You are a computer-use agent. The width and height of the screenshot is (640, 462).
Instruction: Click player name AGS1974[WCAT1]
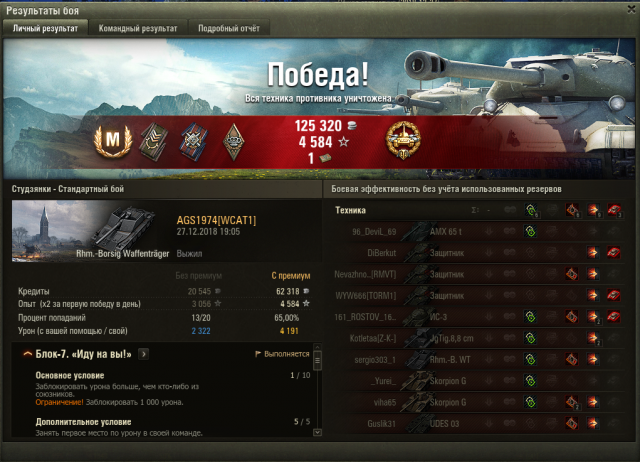pos(216,220)
